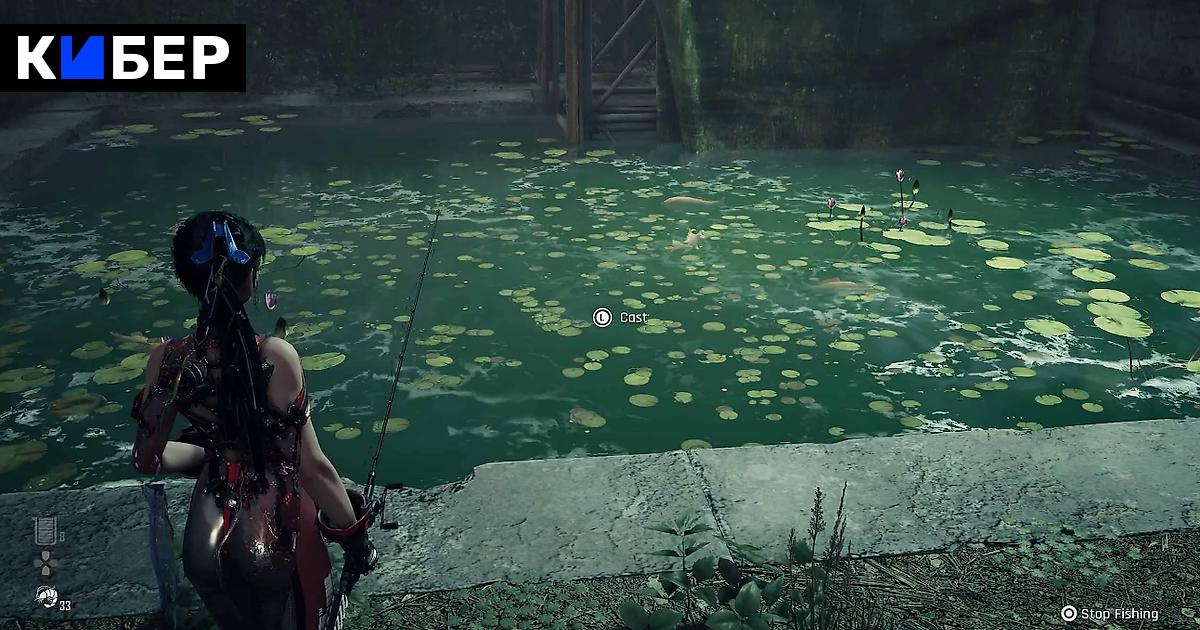The image size is (1200, 630).
Task: Select the tumbler potion icon
Action: click(x=44, y=531)
